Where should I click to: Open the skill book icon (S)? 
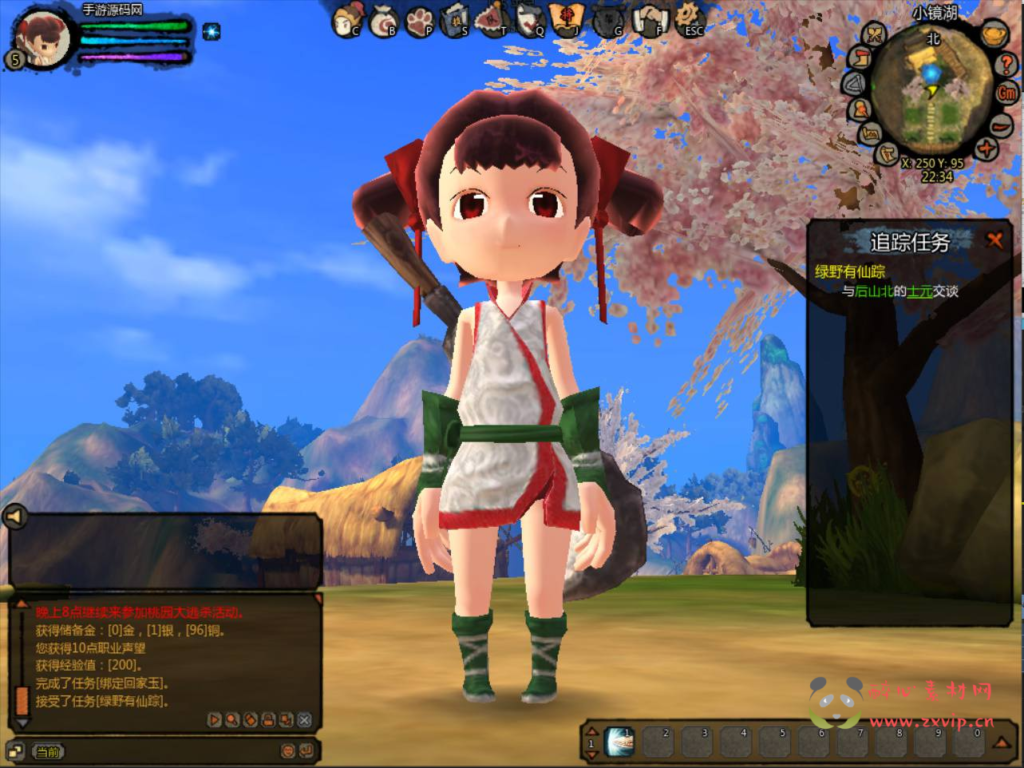(x=455, y=19)
